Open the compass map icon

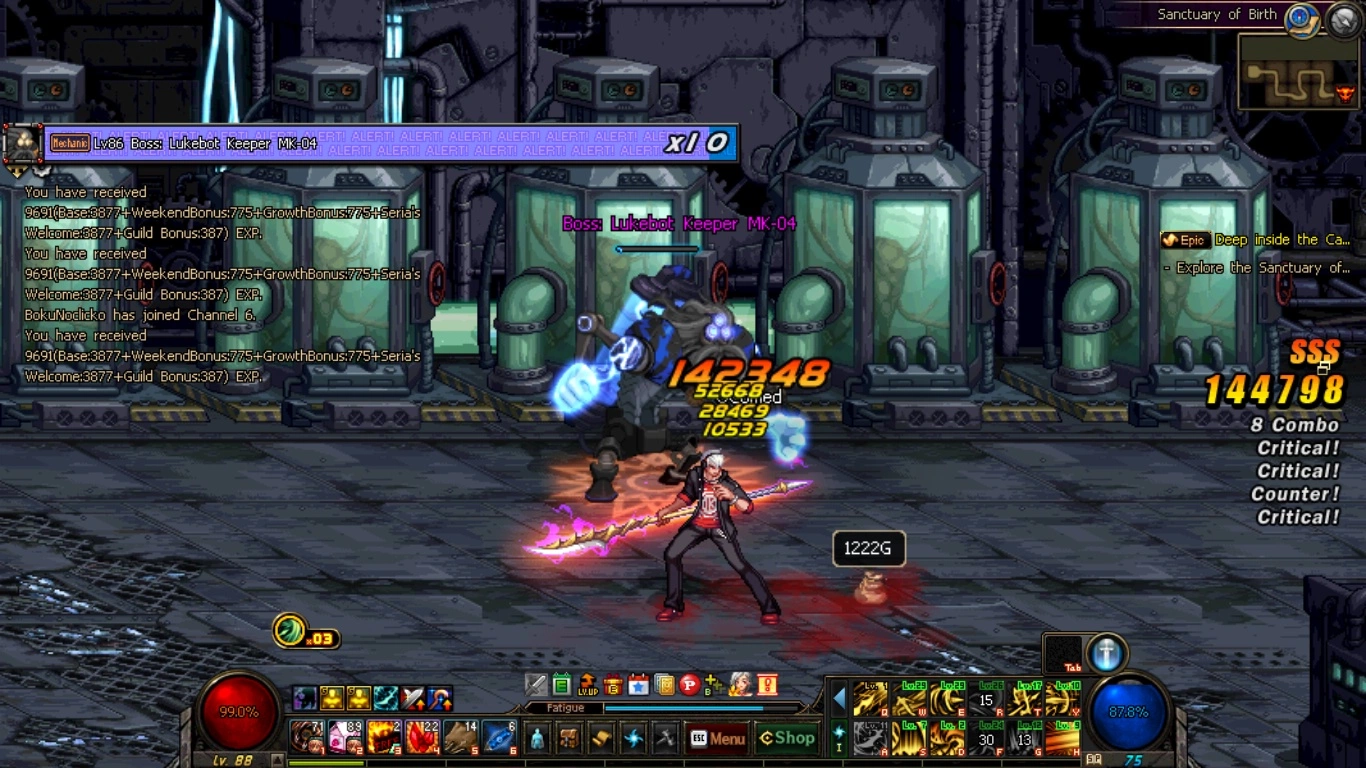[x=1300, y=18]
